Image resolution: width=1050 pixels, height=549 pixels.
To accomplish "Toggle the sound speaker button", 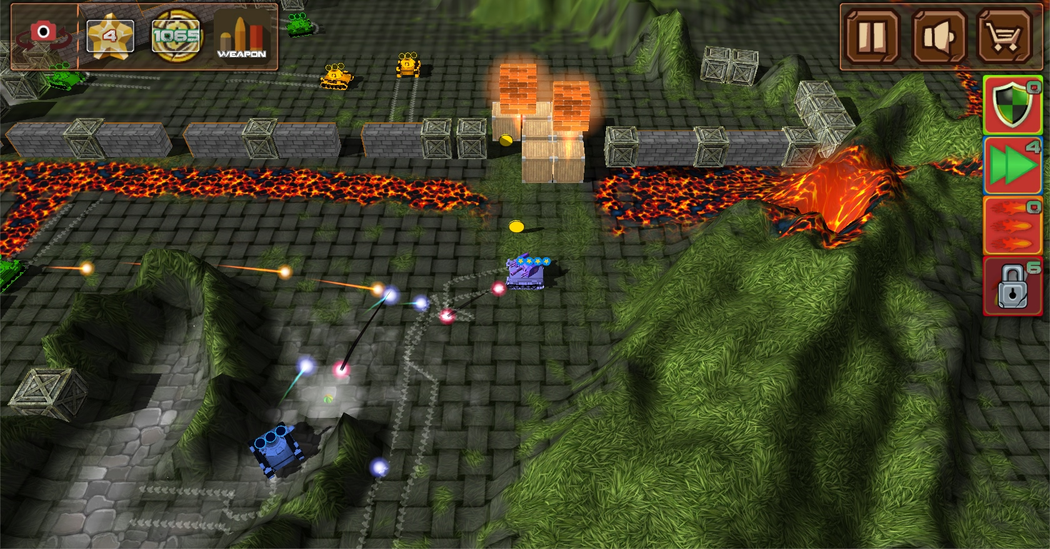I will pos(939,37).
